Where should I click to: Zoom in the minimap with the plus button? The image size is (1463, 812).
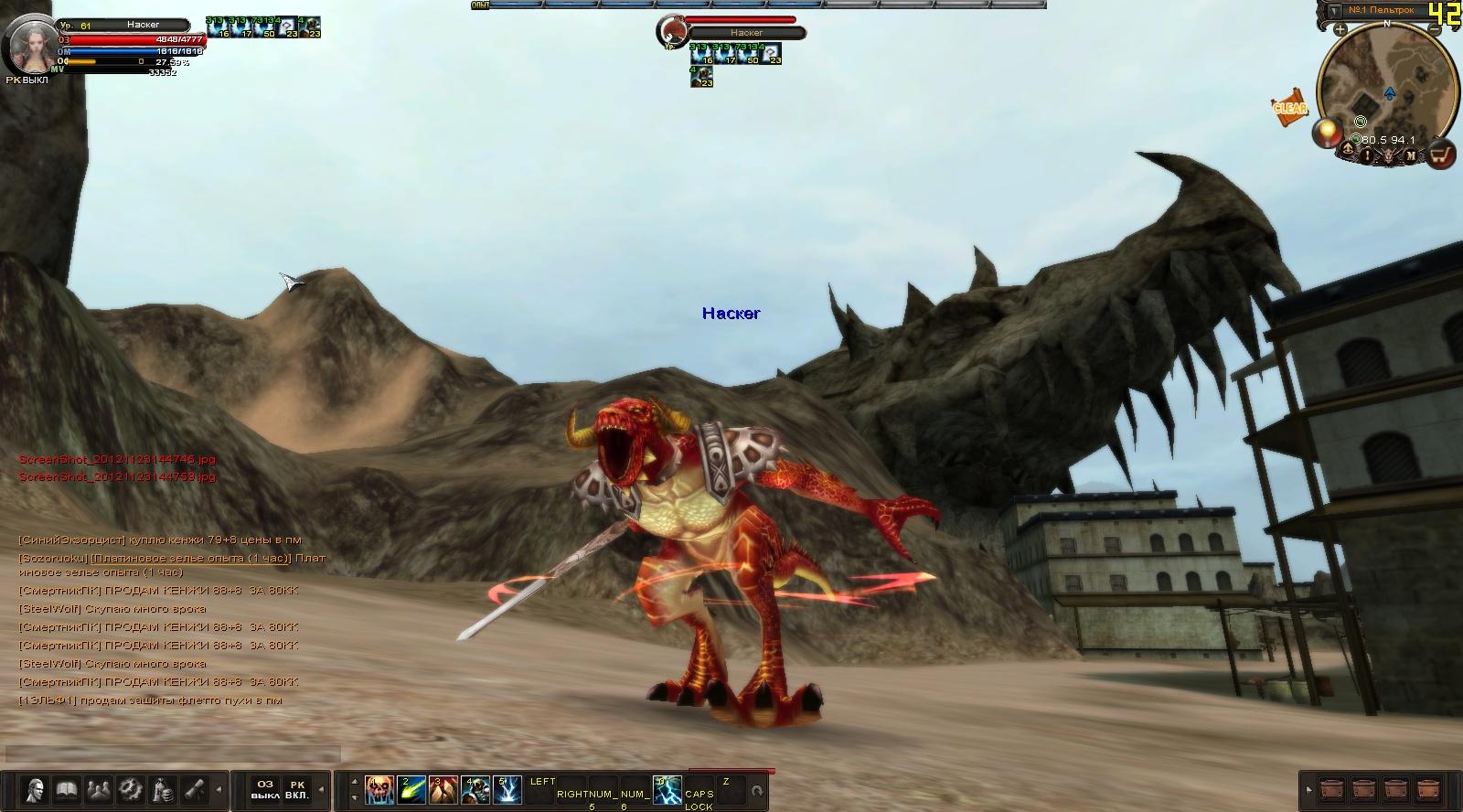pos(1340,29)
